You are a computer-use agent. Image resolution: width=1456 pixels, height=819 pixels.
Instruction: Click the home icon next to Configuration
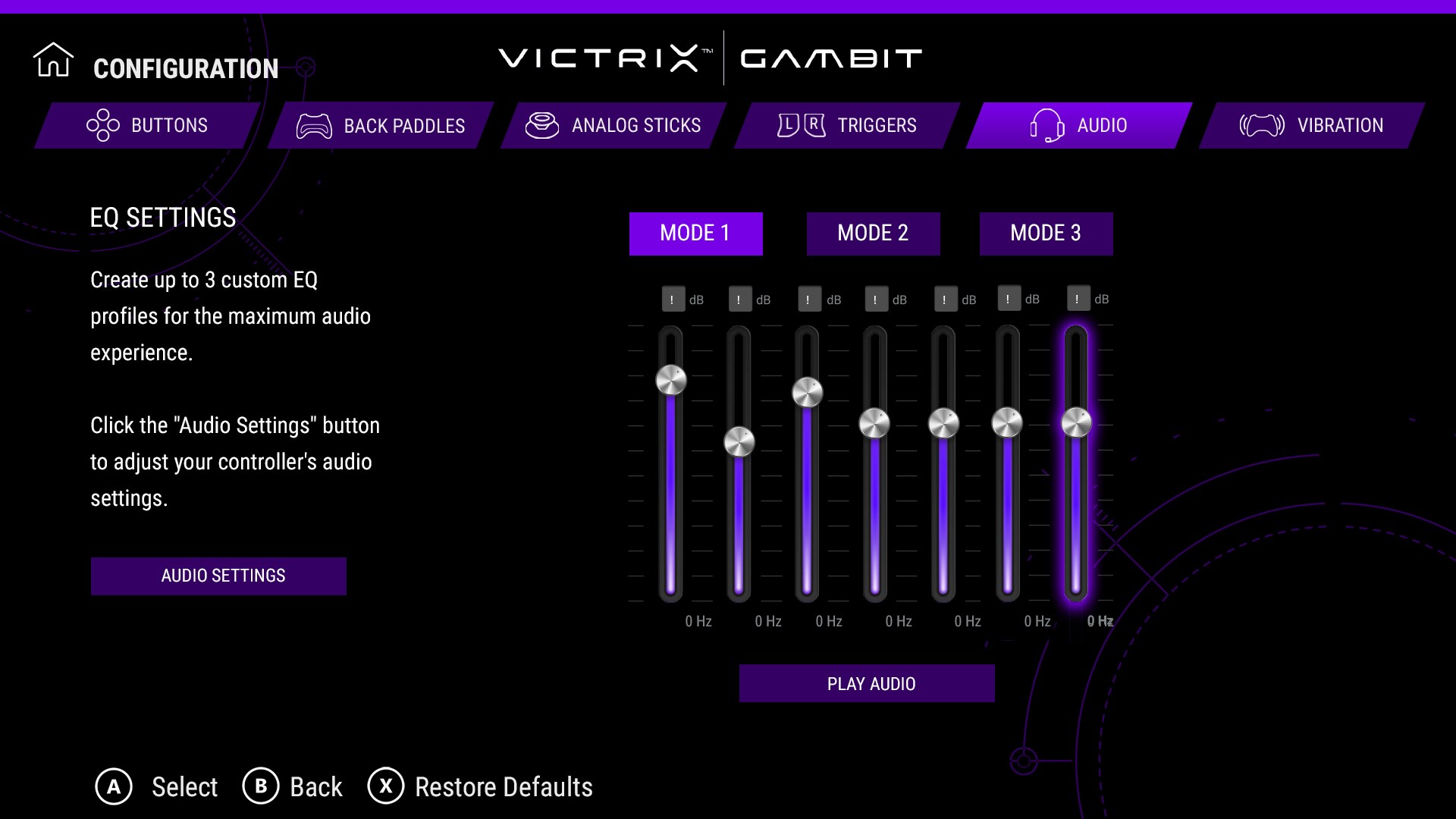click(53, 61)
